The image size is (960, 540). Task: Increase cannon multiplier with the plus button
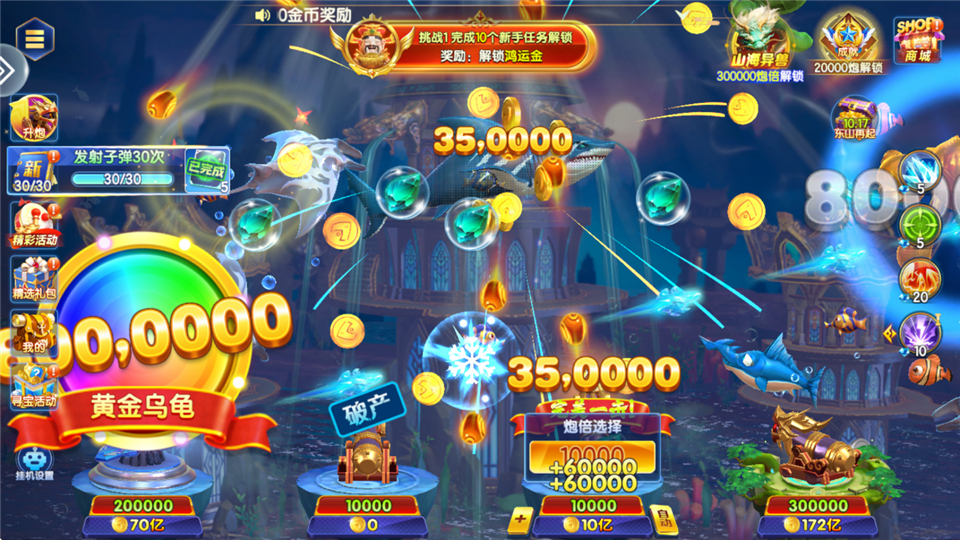tap(520, 518)
